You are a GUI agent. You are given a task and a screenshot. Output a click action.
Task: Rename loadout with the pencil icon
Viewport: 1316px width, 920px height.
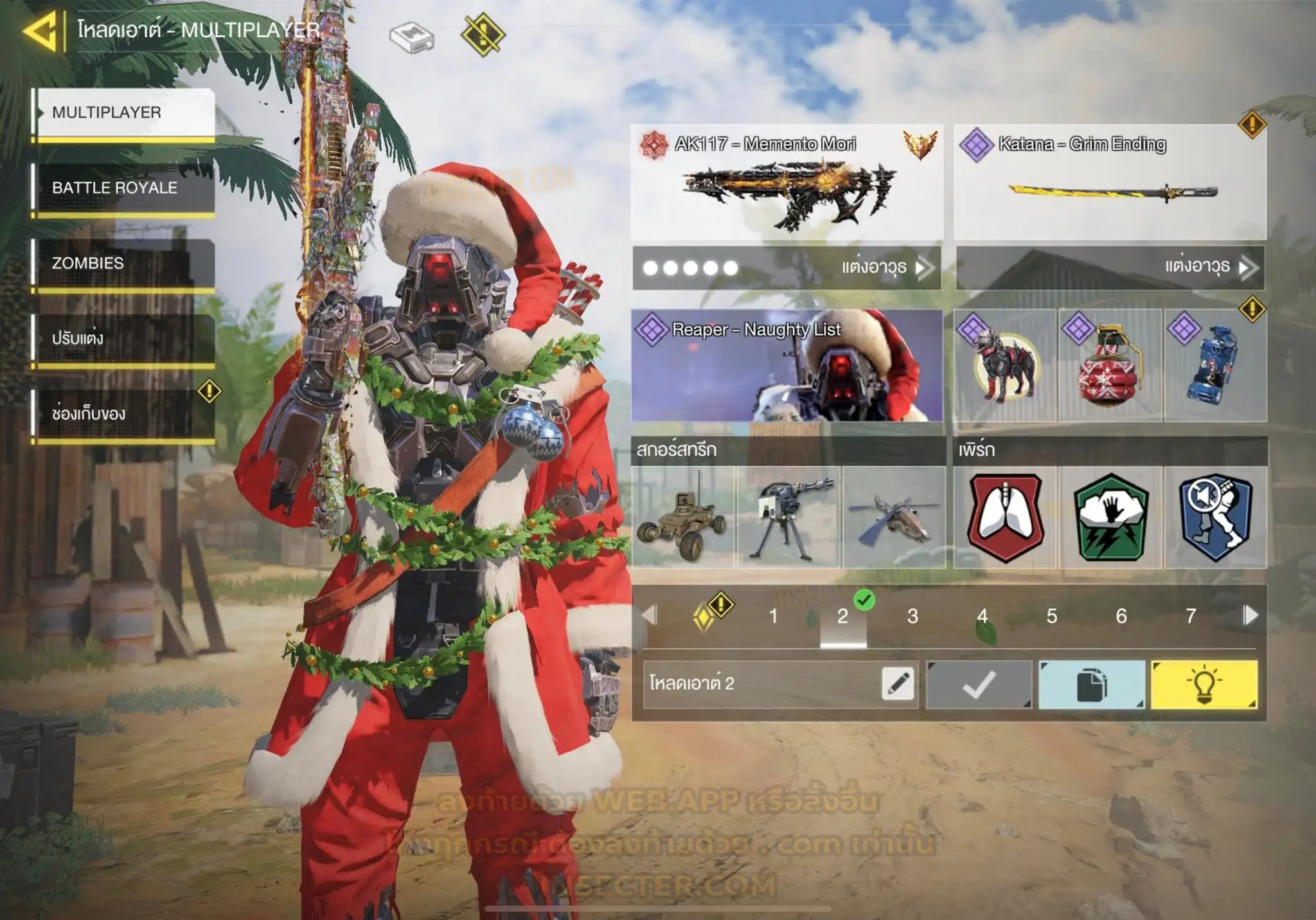click(x=898, y=683)
